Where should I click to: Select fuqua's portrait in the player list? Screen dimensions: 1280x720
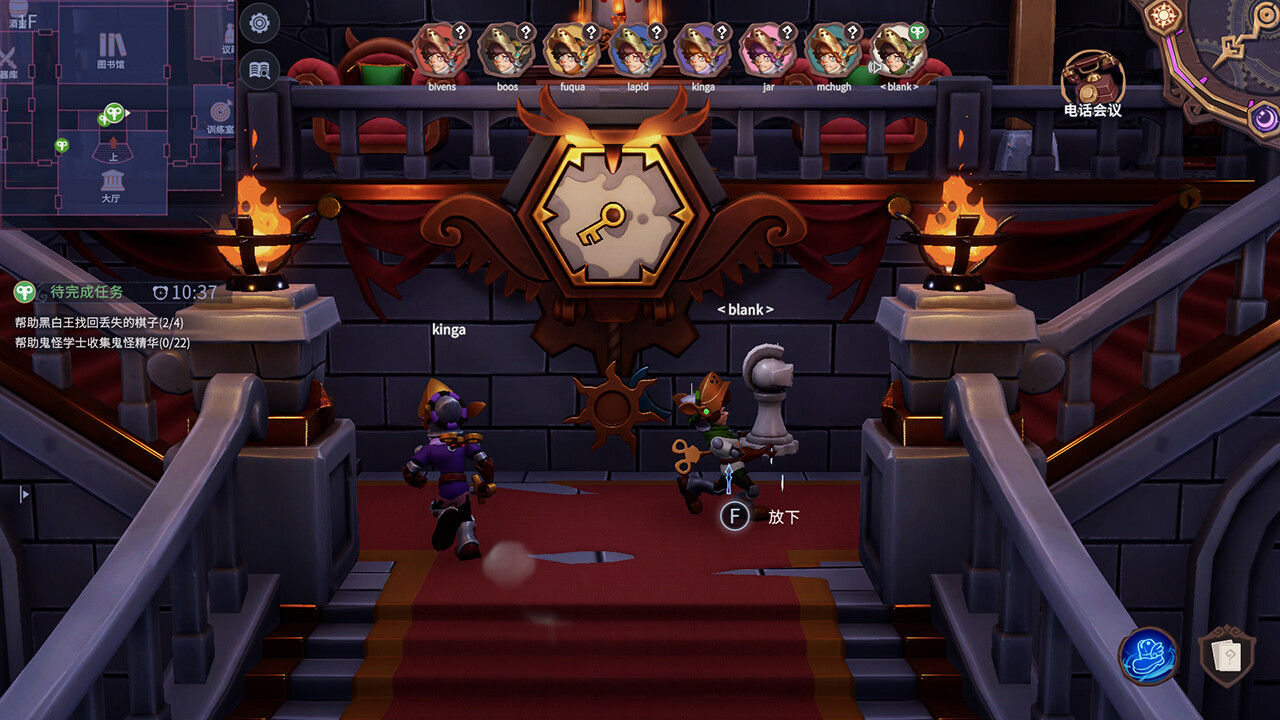coord(573,50)
